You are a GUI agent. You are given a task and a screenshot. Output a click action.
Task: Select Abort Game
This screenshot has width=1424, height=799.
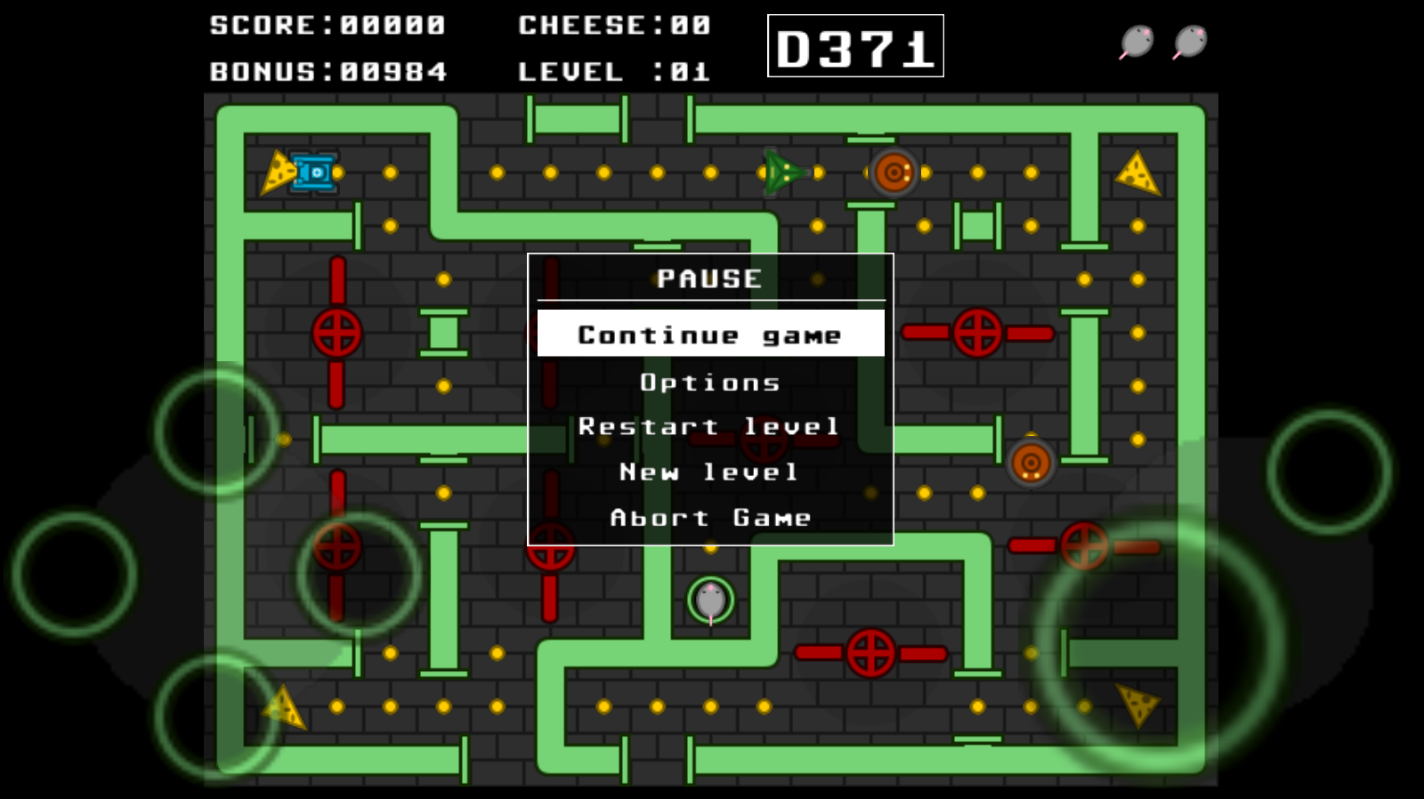710,517
